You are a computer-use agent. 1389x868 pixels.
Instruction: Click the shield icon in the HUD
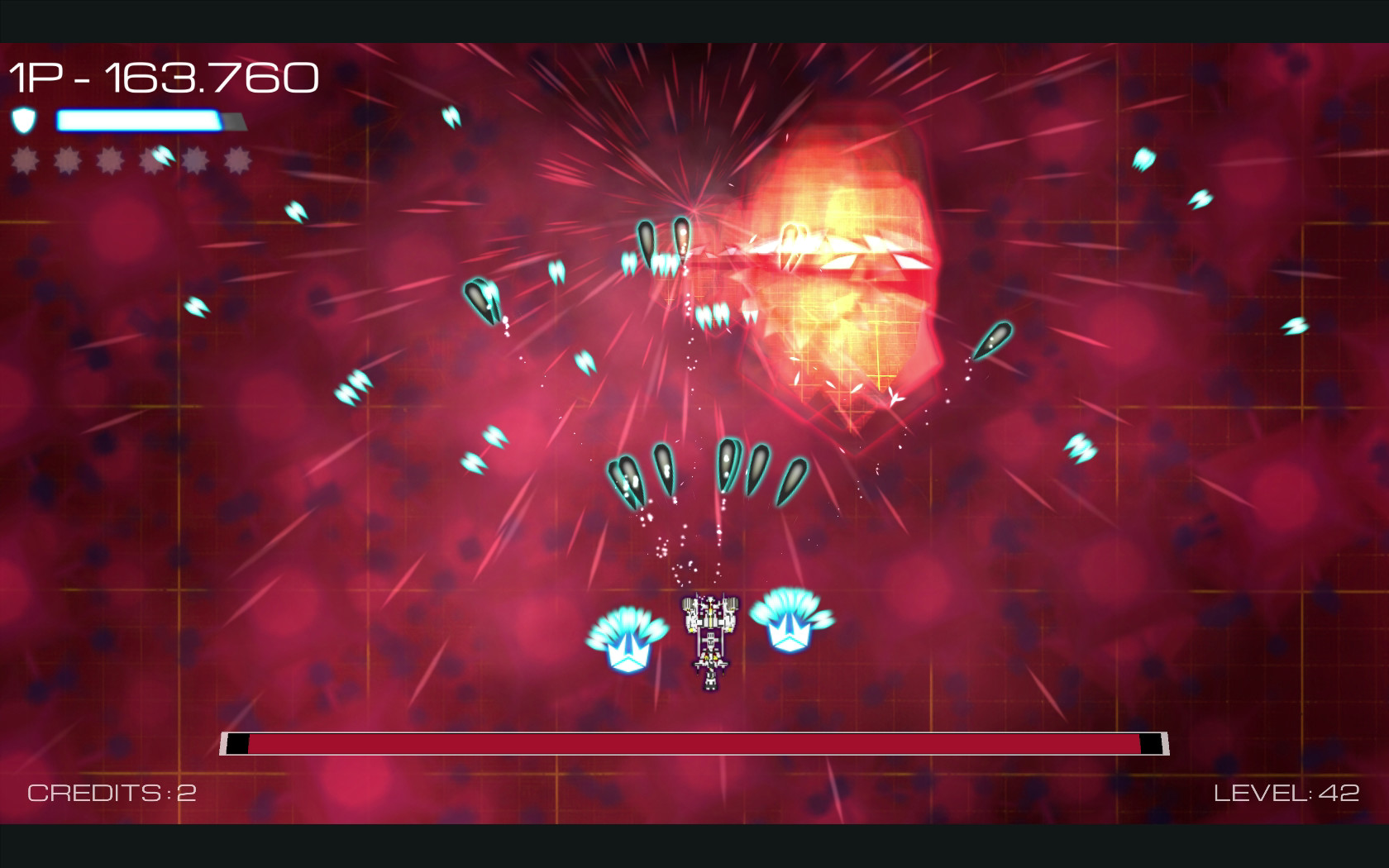click(24, 121)
